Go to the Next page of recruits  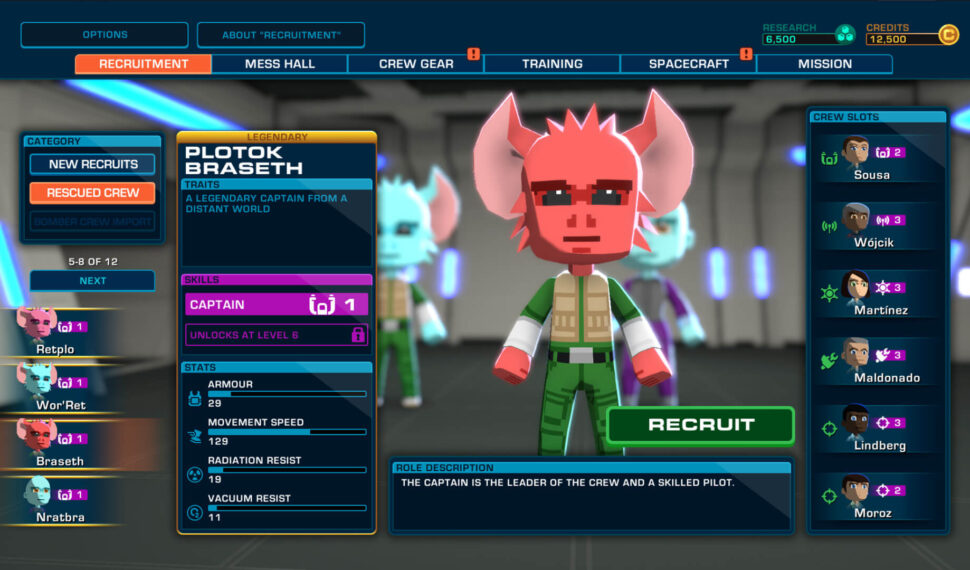[92, 281]
